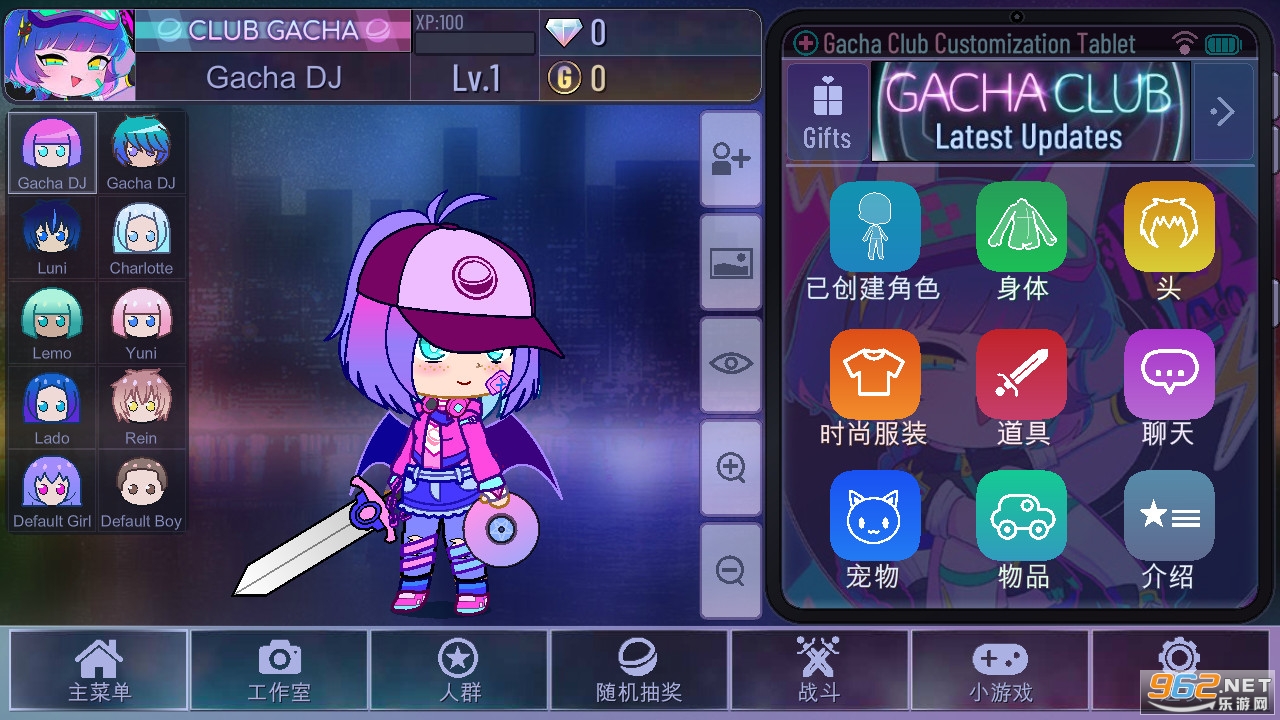Open the 主菜单 home button
The image size is (1280, 720).
click(98, 671)
